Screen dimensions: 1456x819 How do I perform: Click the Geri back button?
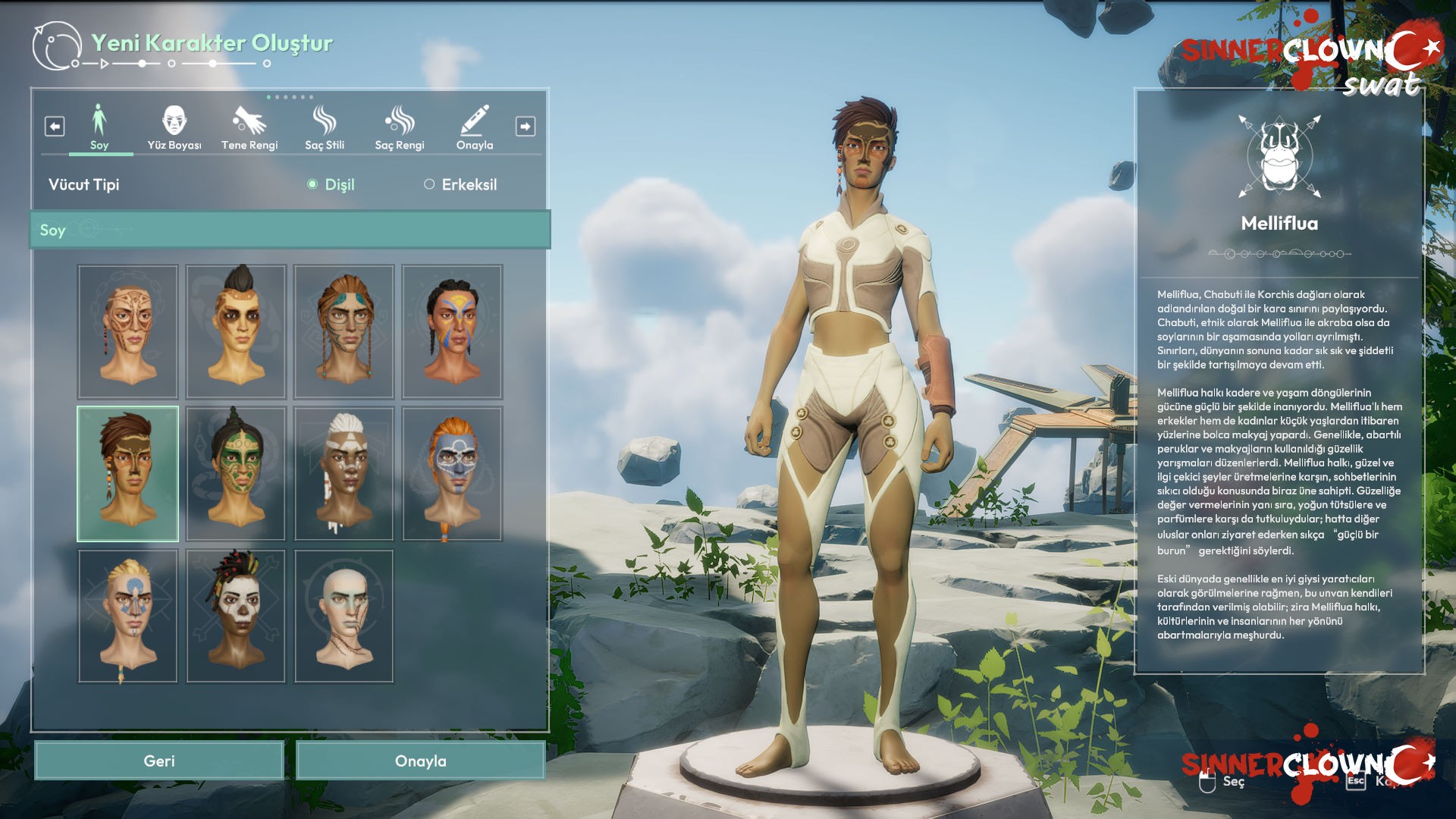click(159, 761)
